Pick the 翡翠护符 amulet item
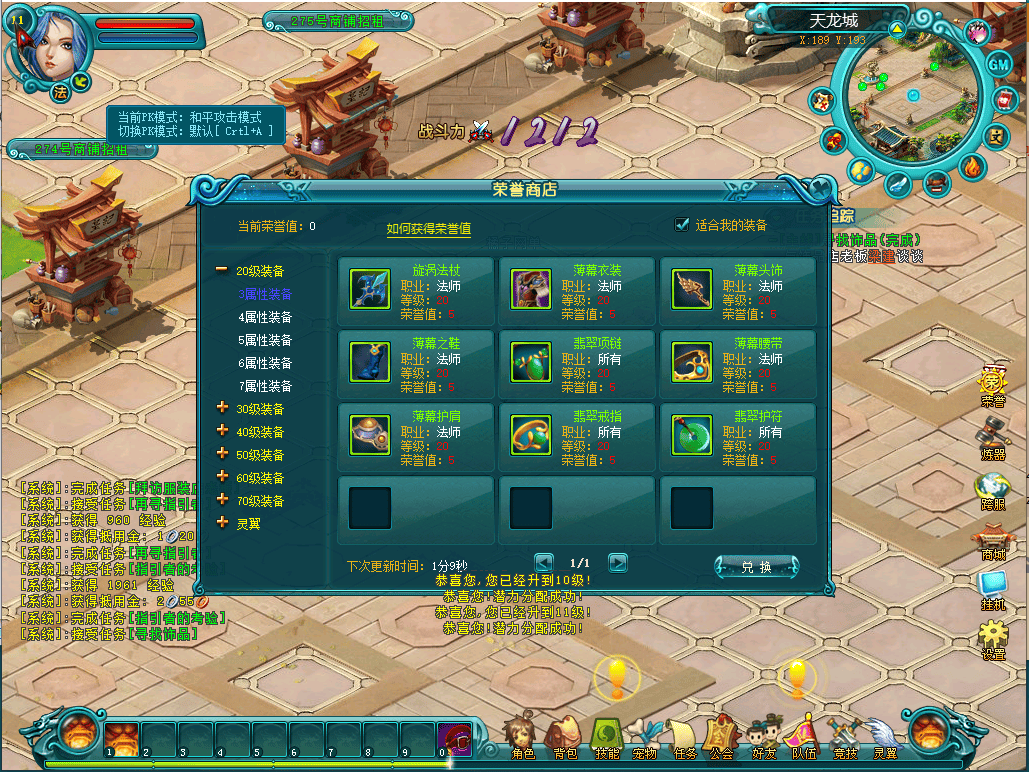This screenshot has height=772, width=1029. point(692,435)
